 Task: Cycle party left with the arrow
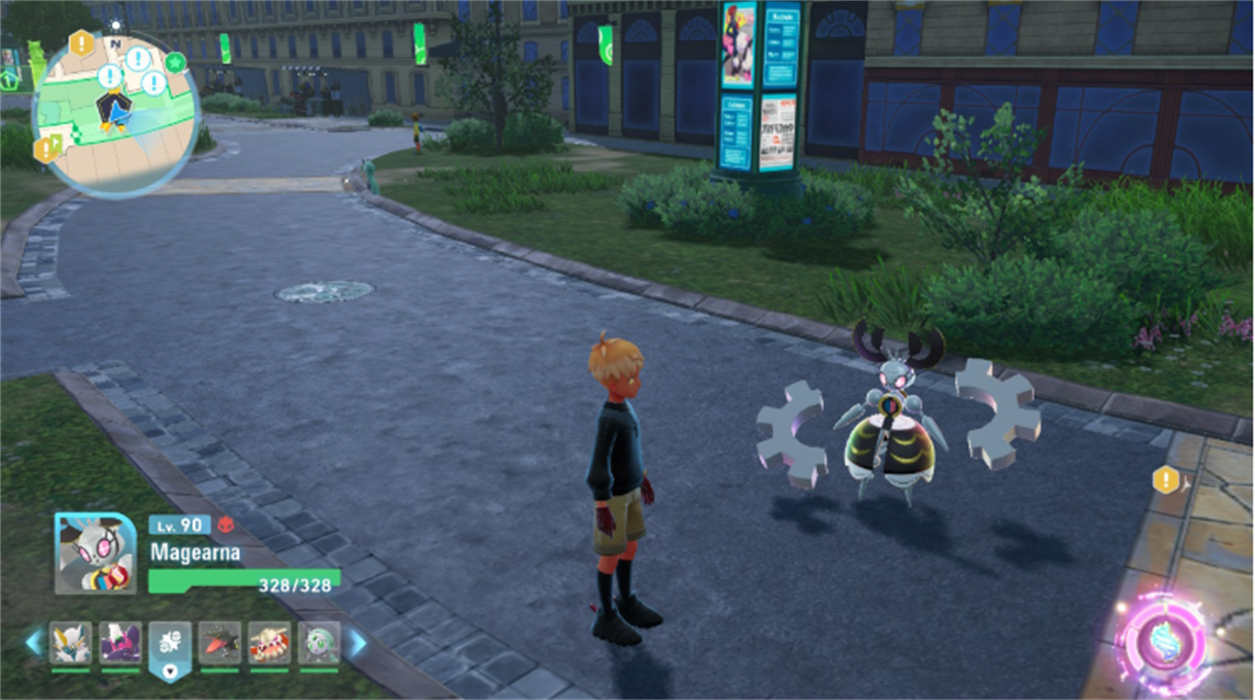click(x=34, y=642)
